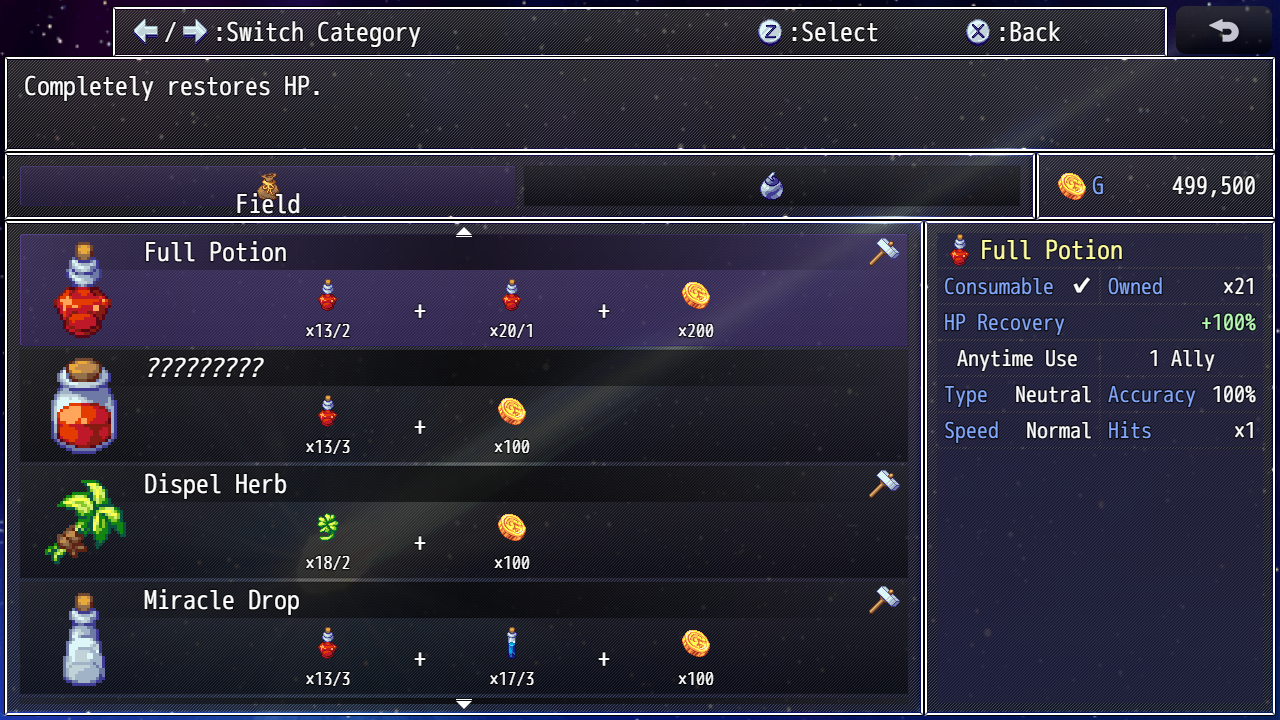Click the left arrow to switch category
This screenshot has height=720, width=1280.
pos(145,31)
